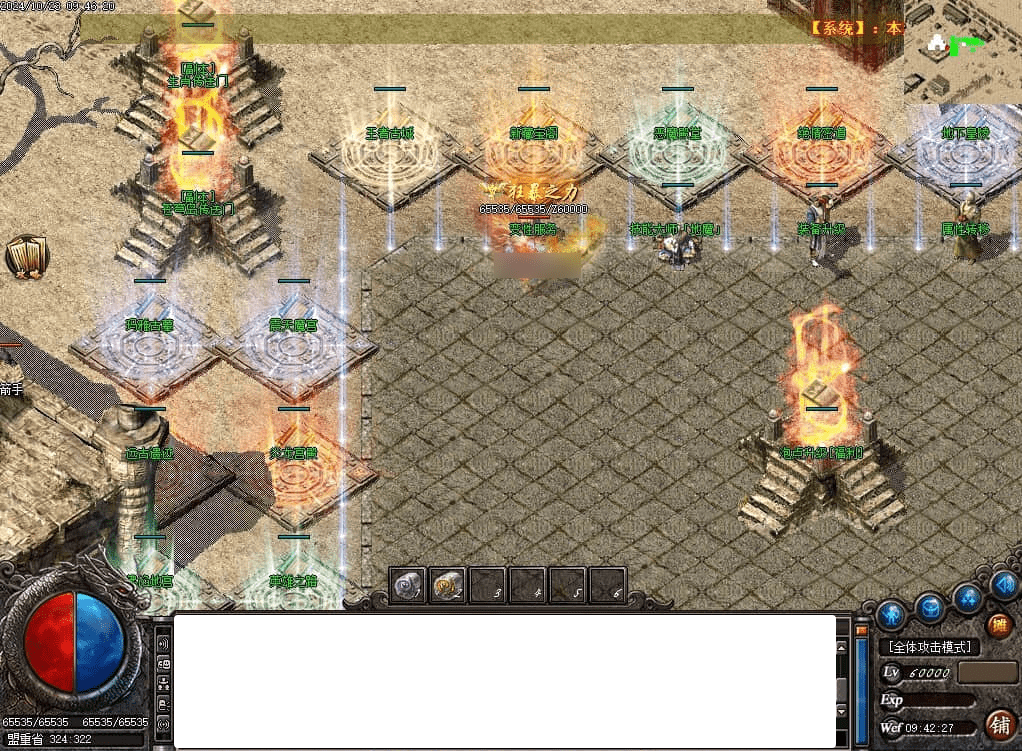Toggle the sound speaker orb
1022x751 pixels.
pos(1004,583)
